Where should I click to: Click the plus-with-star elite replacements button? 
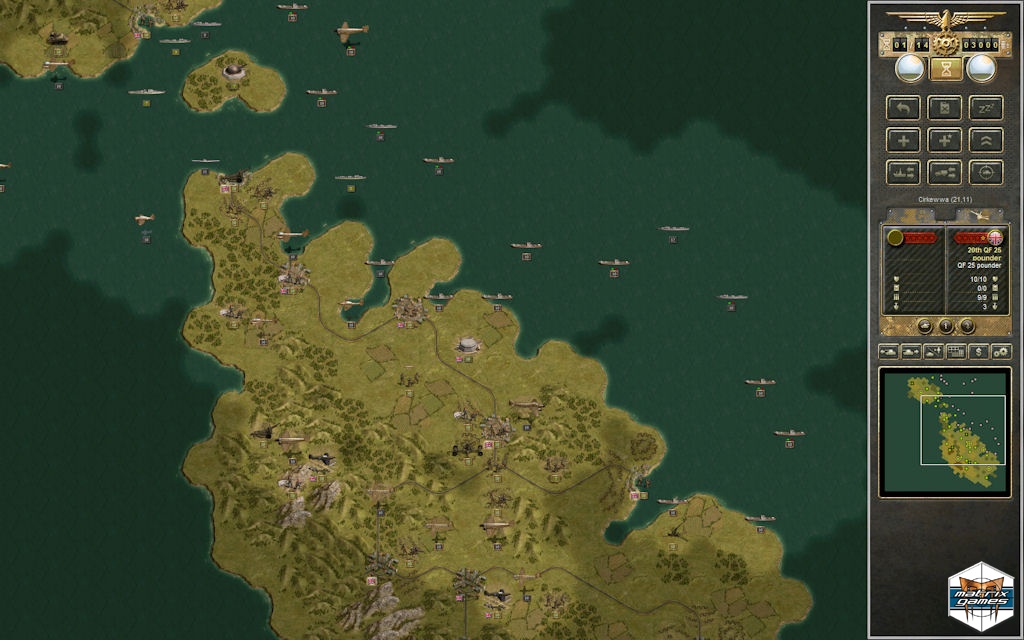pyautogui.click(x=944, y=140)
